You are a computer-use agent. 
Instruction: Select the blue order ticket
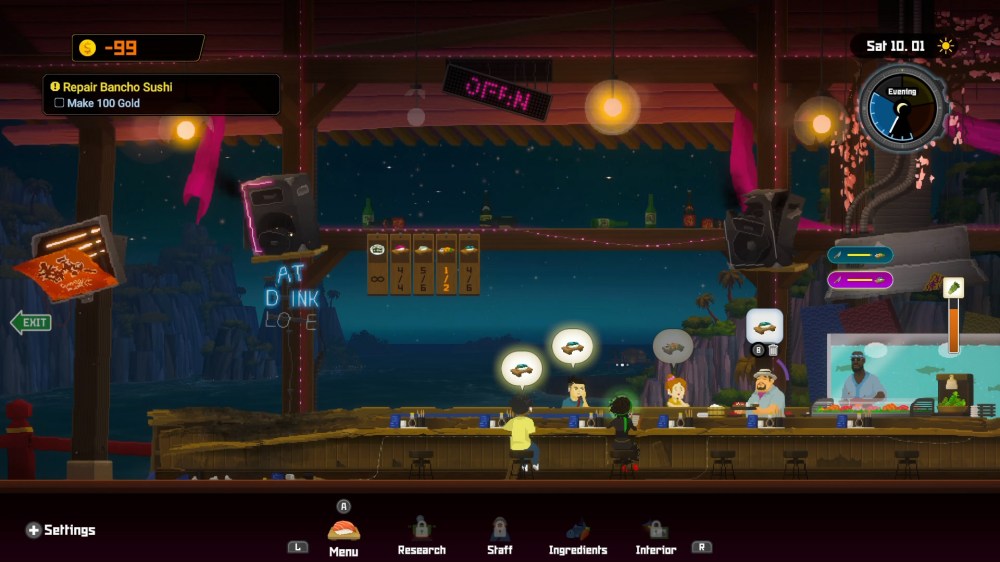pos(860,255)
